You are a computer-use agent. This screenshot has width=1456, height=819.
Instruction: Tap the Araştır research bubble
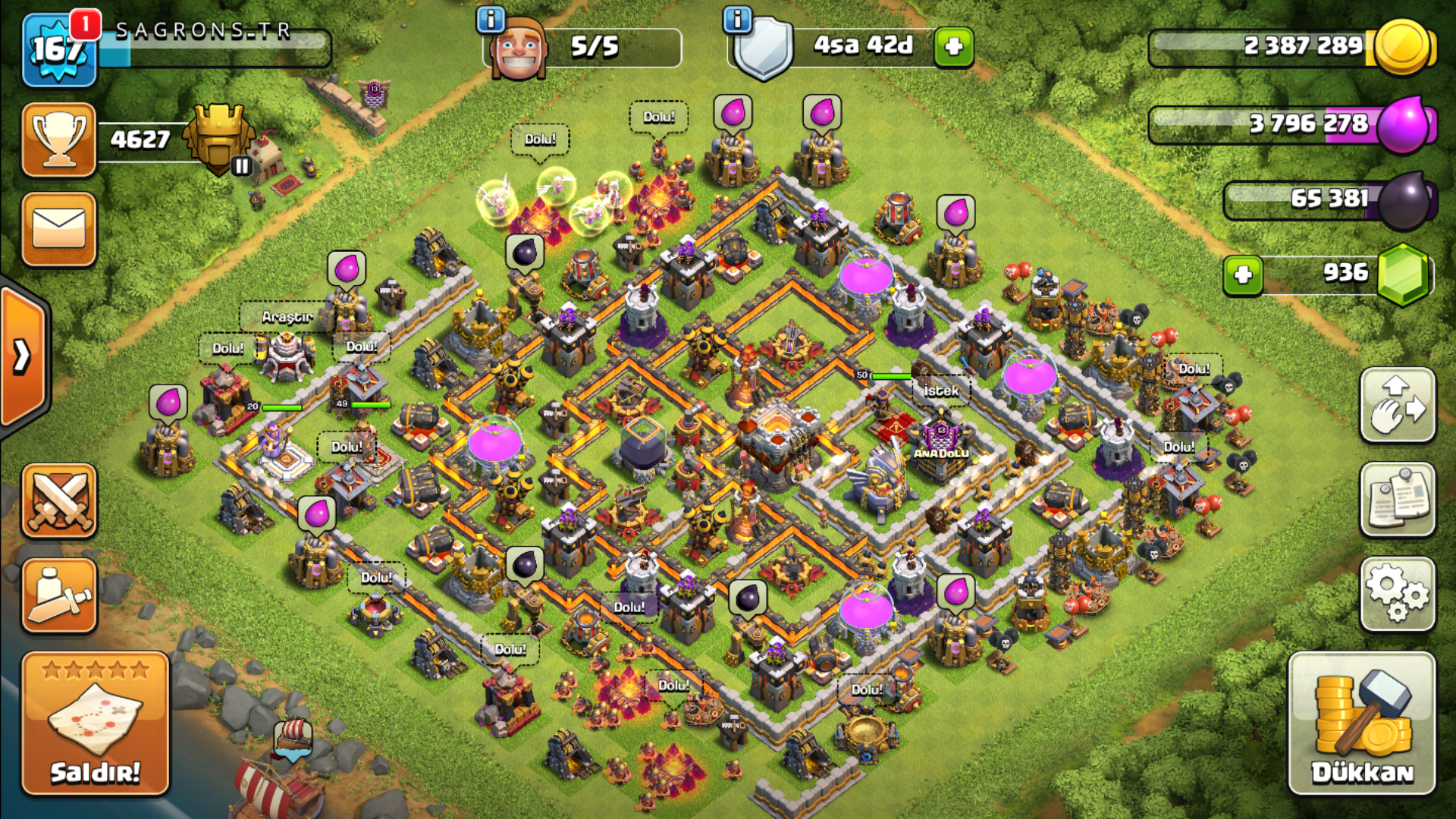coord(287,317)
